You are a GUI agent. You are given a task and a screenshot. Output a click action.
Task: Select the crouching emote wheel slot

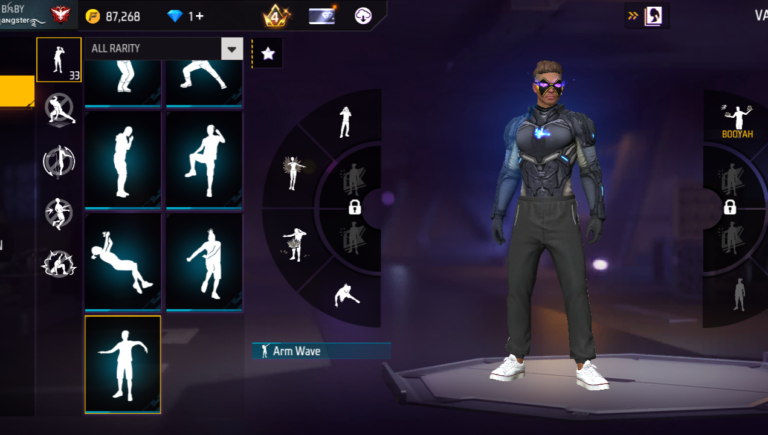(x=346, y=295)
